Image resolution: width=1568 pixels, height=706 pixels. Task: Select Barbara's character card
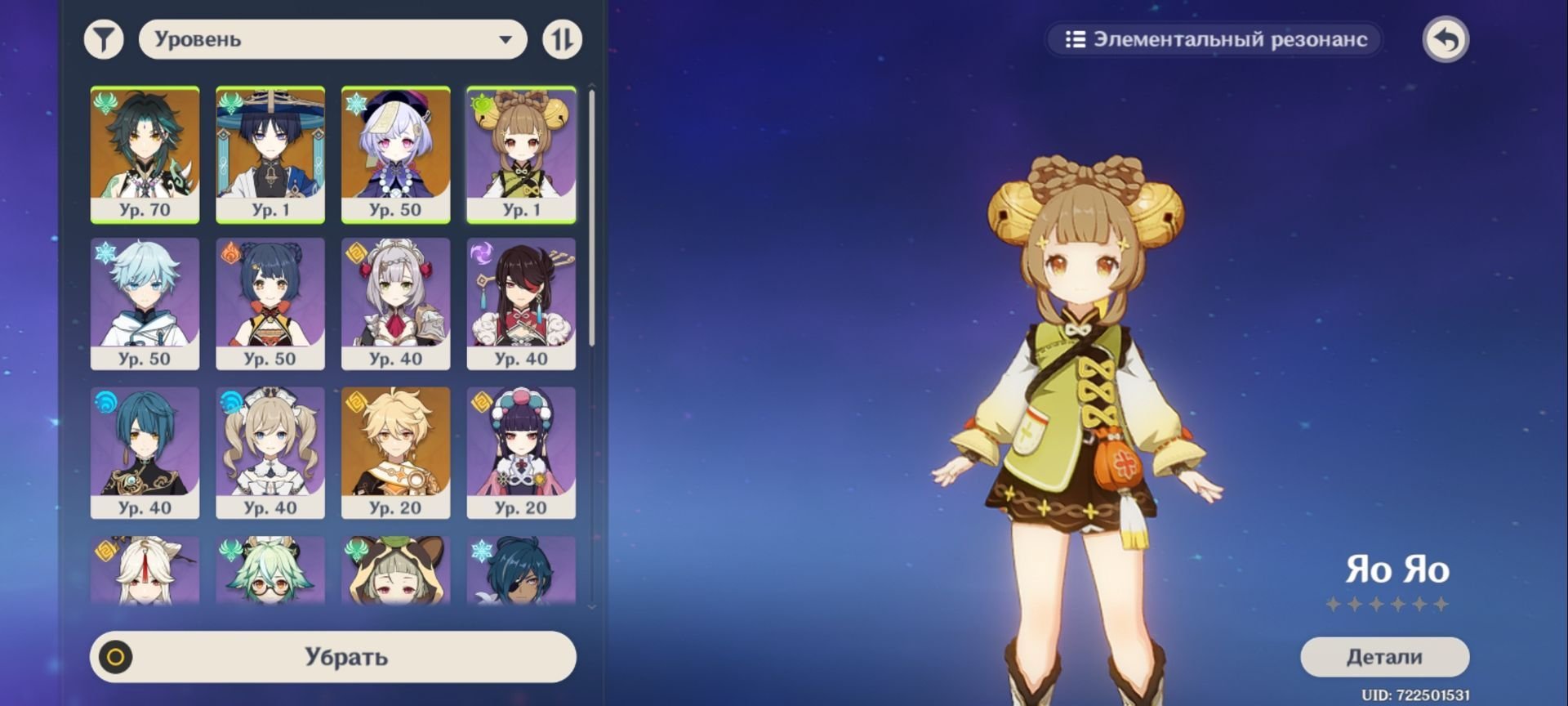pos(270,452)
